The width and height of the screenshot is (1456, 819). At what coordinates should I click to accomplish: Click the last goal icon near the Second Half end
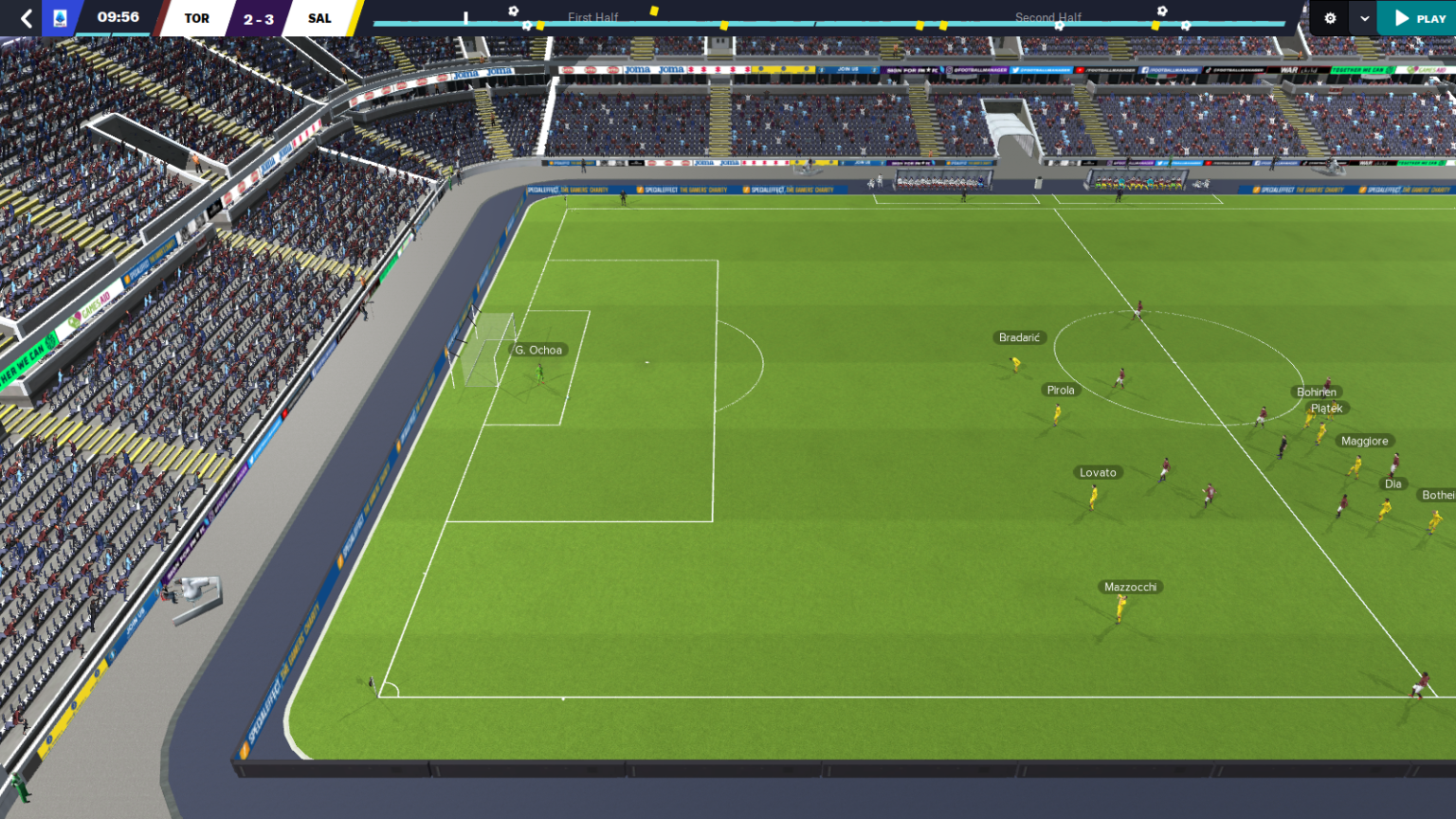click(1185, 25)
